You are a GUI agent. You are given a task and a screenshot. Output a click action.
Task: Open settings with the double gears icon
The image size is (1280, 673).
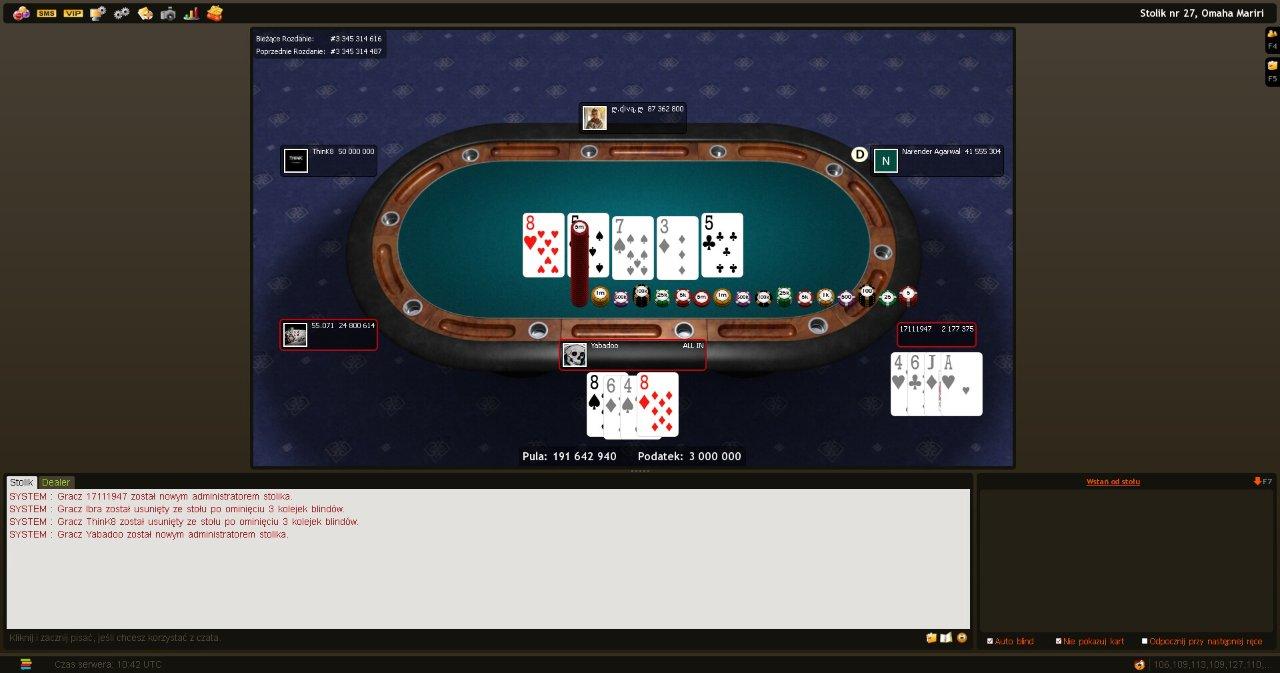coord(122,13)
